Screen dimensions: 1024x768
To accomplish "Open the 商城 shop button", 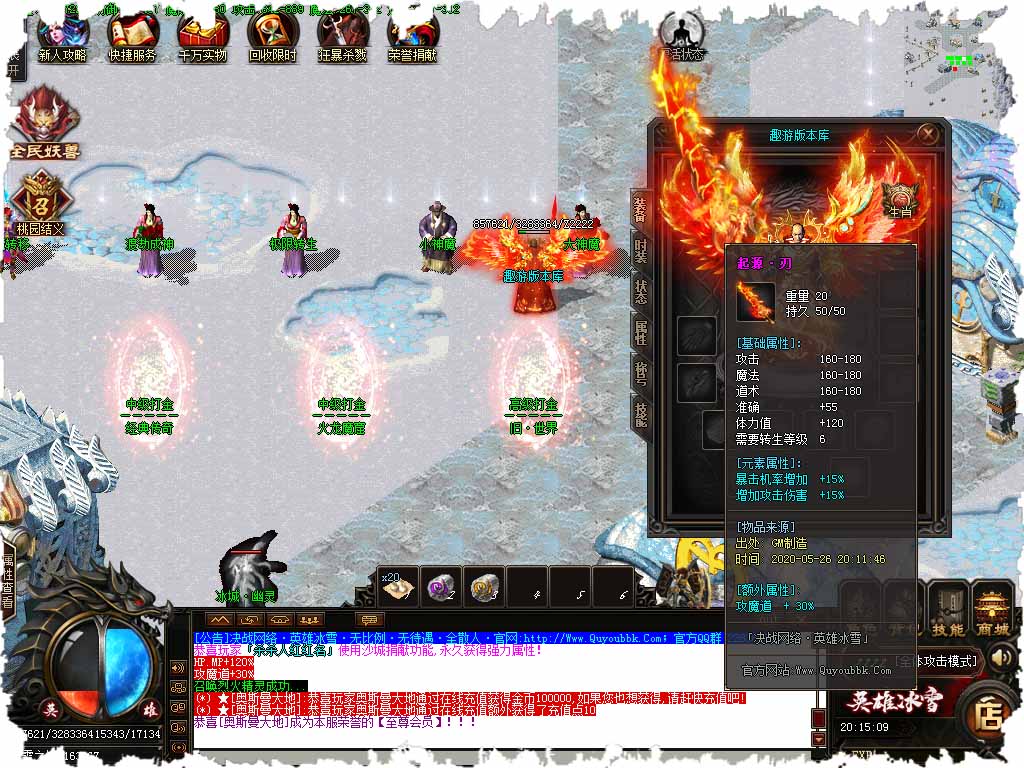I will click(x=993, y=612).
